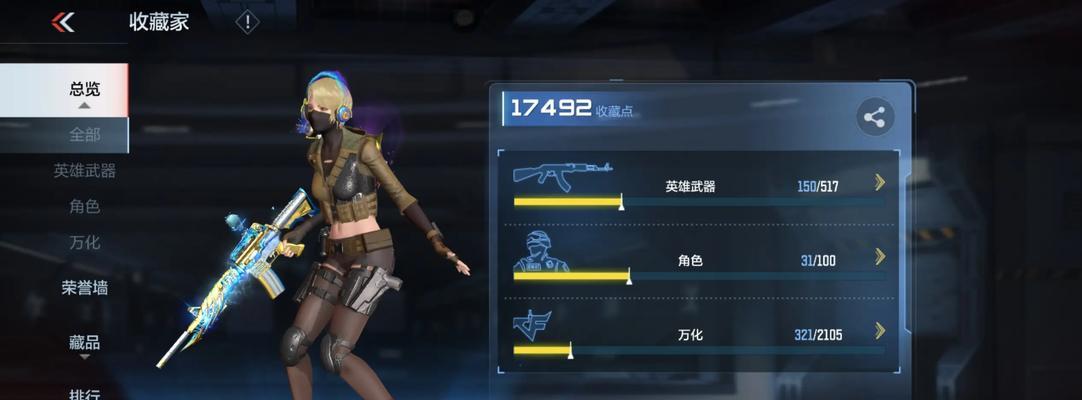Open the 藏品 collection tab
The height and width of the screenshot is (400, 1082).
pyautogui.click(x=84, y=343)
